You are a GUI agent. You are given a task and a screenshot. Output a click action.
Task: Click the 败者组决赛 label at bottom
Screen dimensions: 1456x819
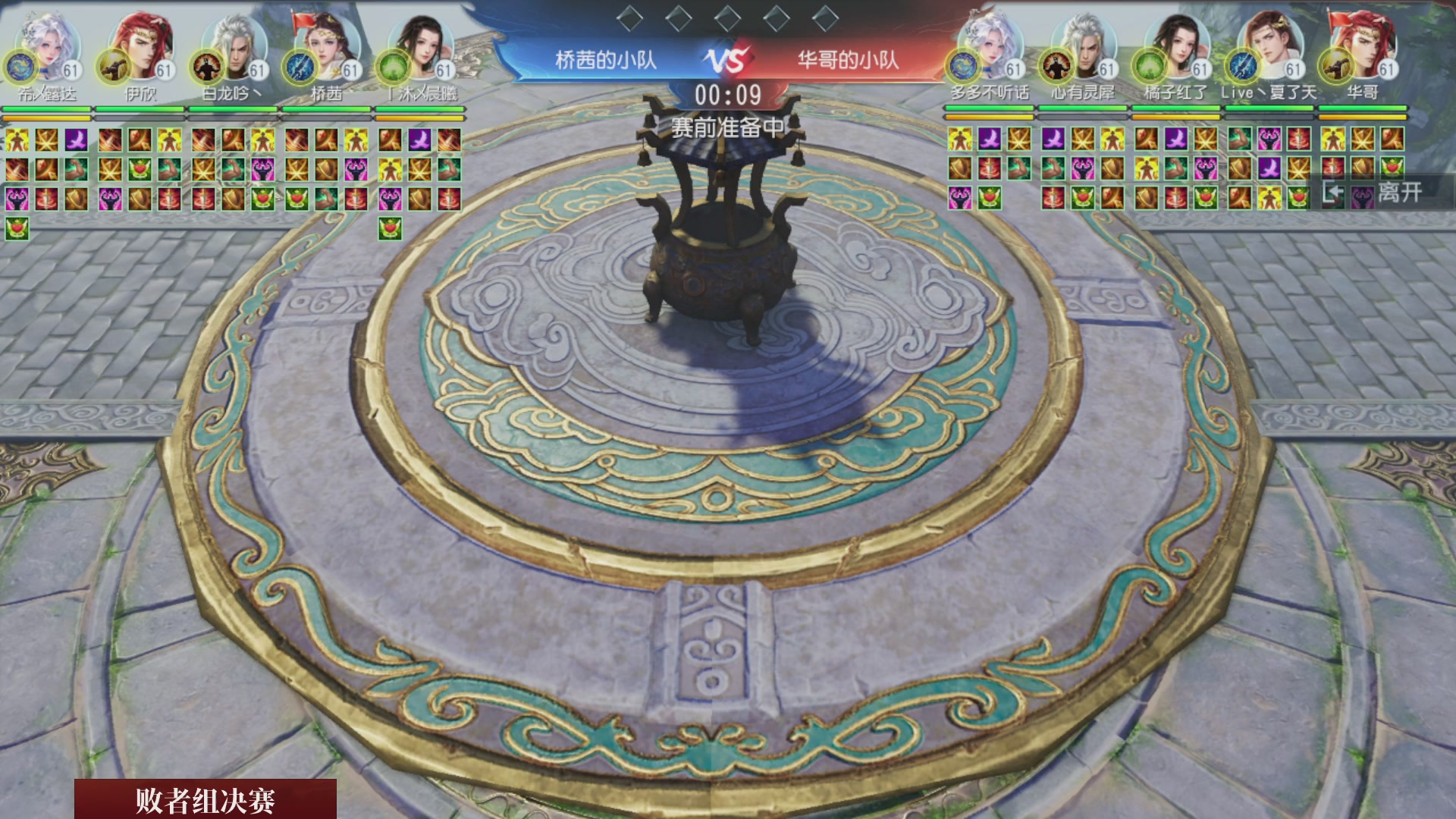point(206,800)
